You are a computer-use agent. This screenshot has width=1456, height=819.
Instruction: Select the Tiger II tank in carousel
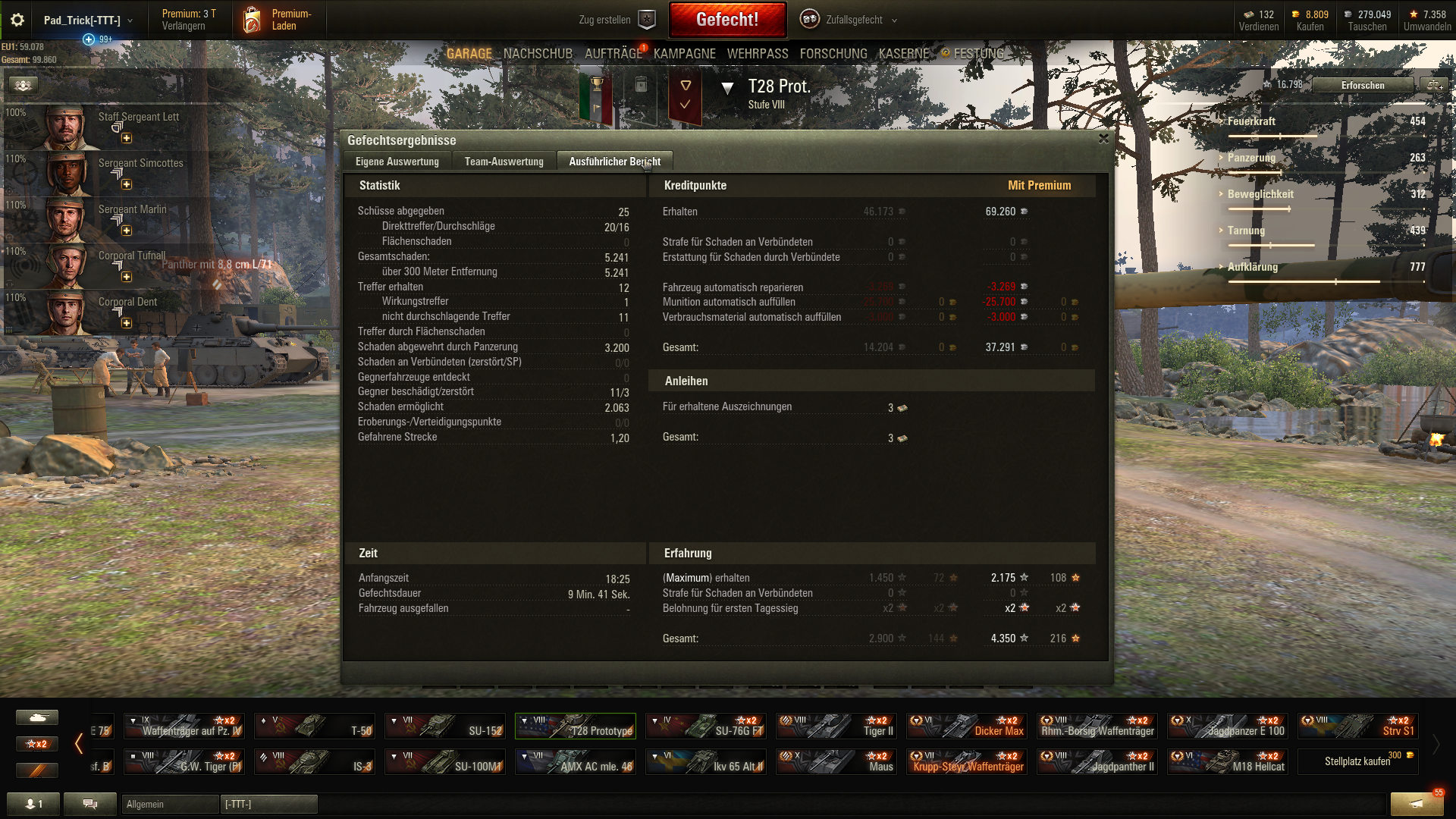click(836, 726)
